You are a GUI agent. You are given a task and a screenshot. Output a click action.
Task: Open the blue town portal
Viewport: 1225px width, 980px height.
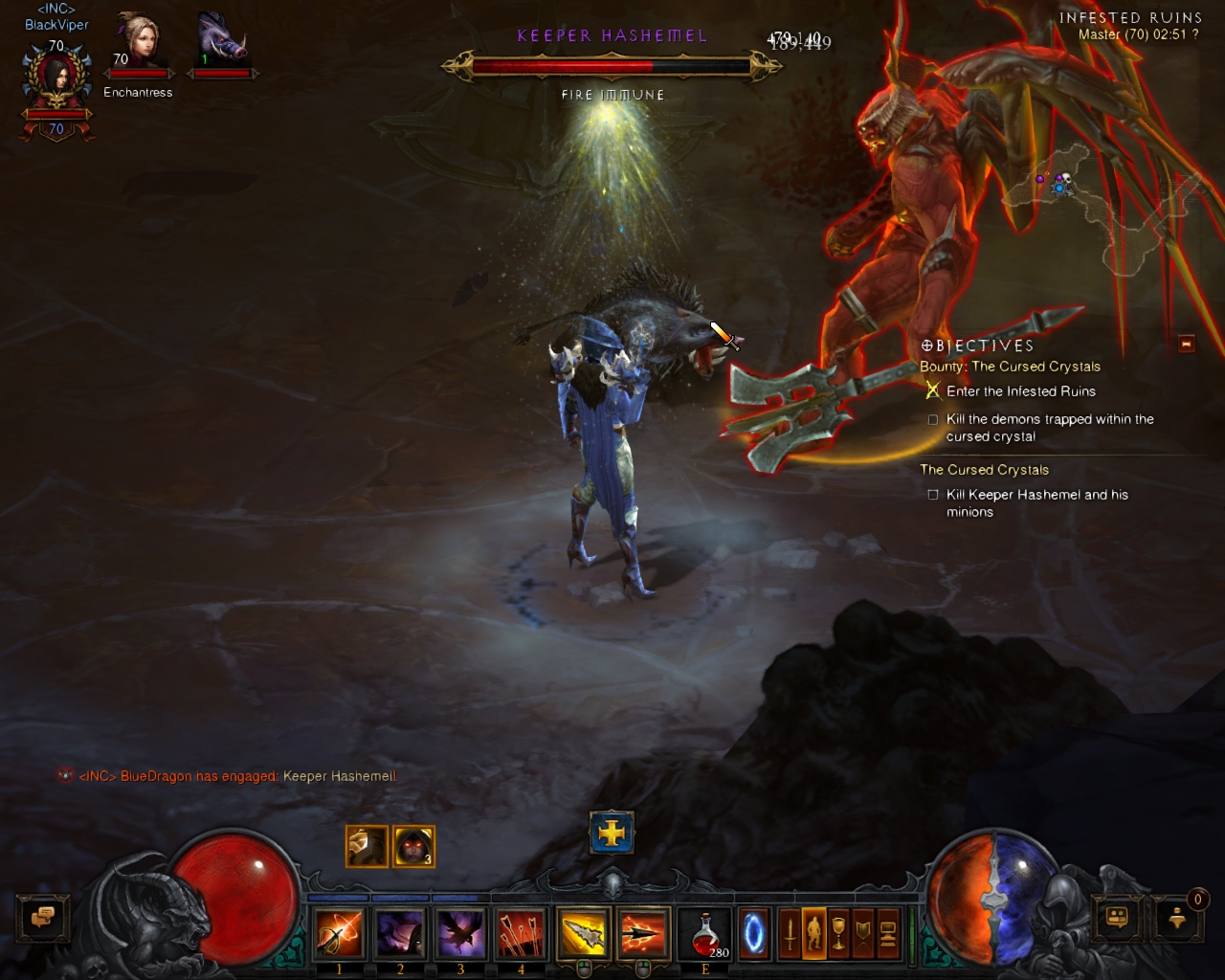click(754, 934)
